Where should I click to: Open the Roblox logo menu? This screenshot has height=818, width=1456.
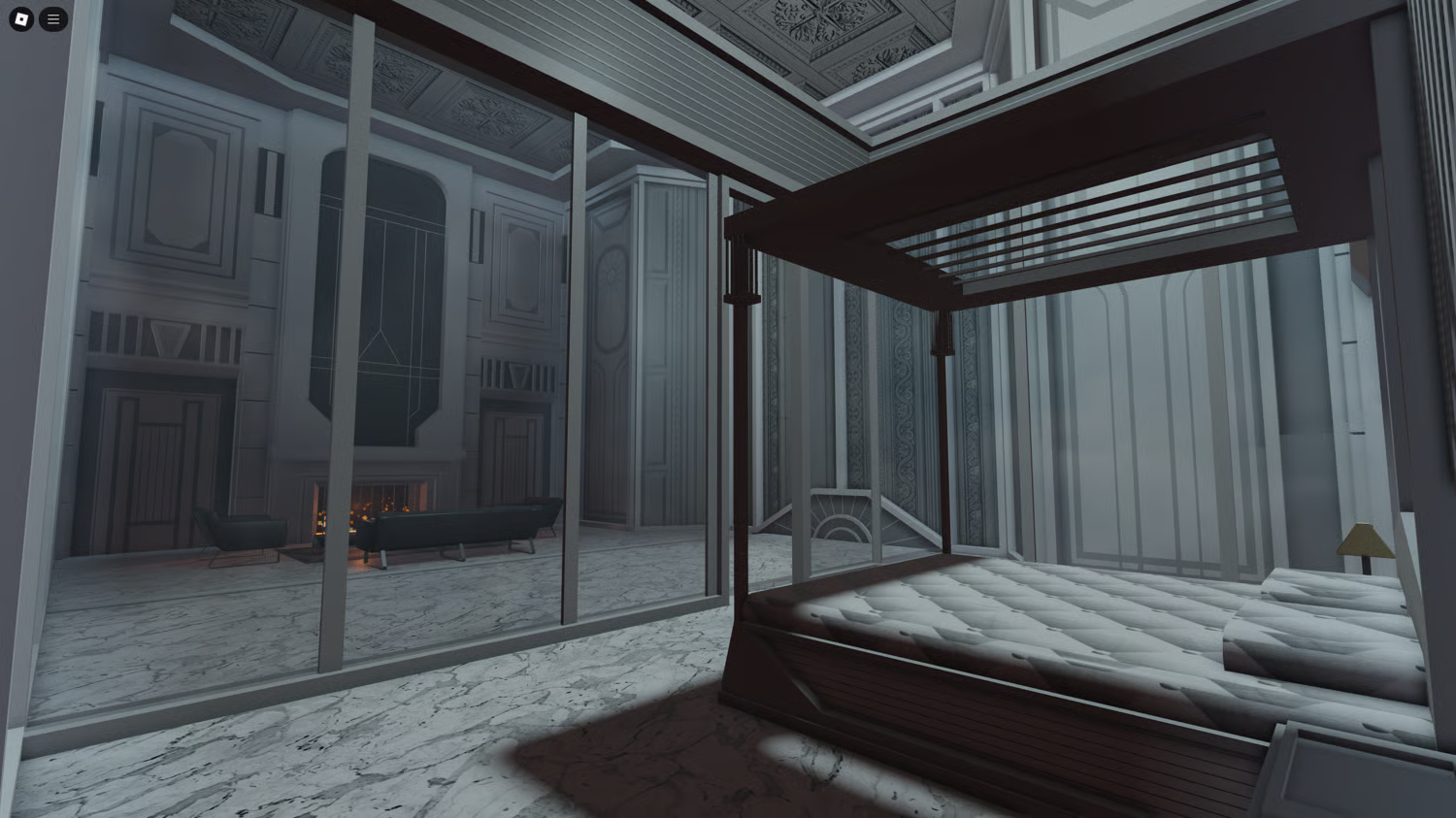pos(21,19)
